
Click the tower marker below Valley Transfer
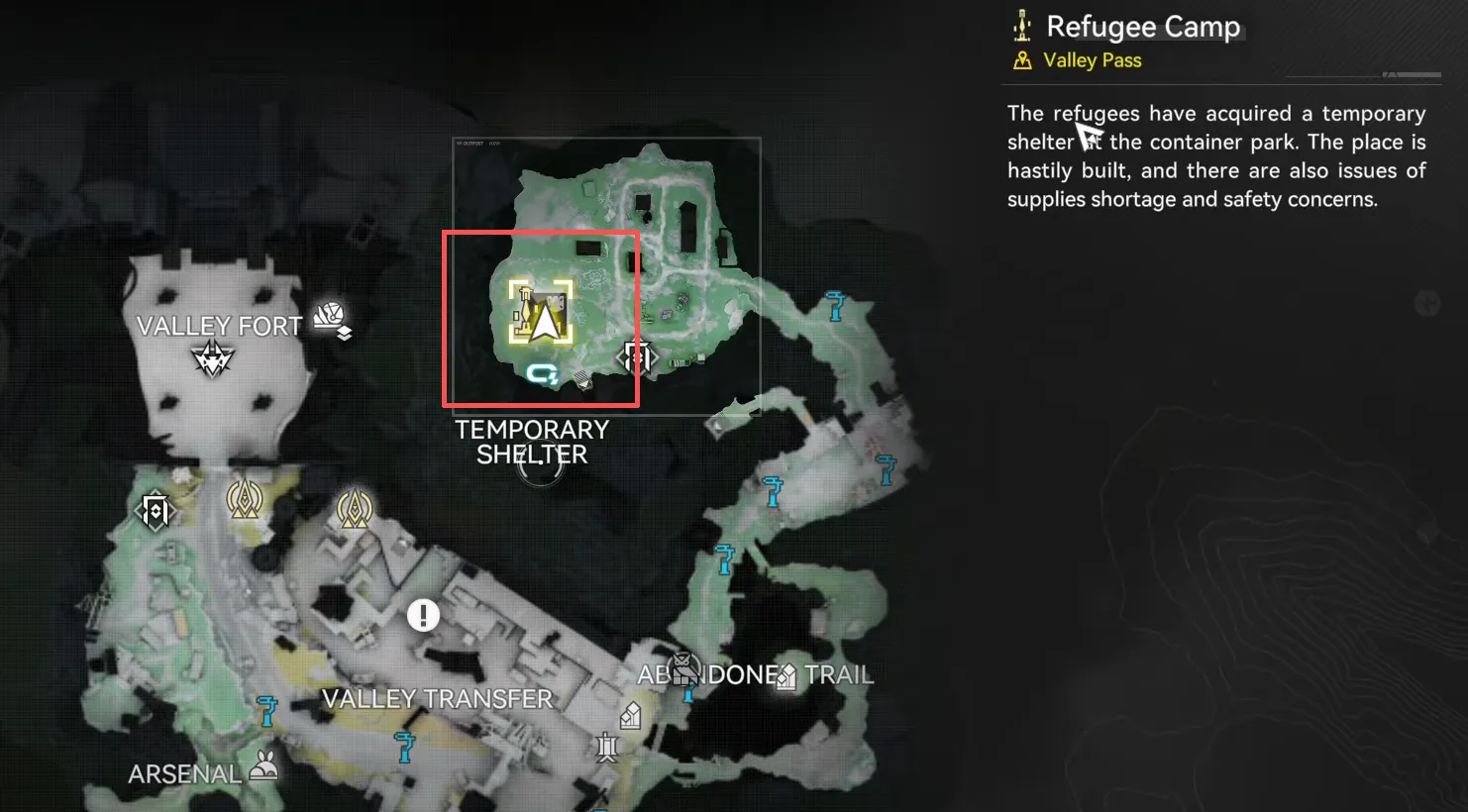tap(607, 746)
